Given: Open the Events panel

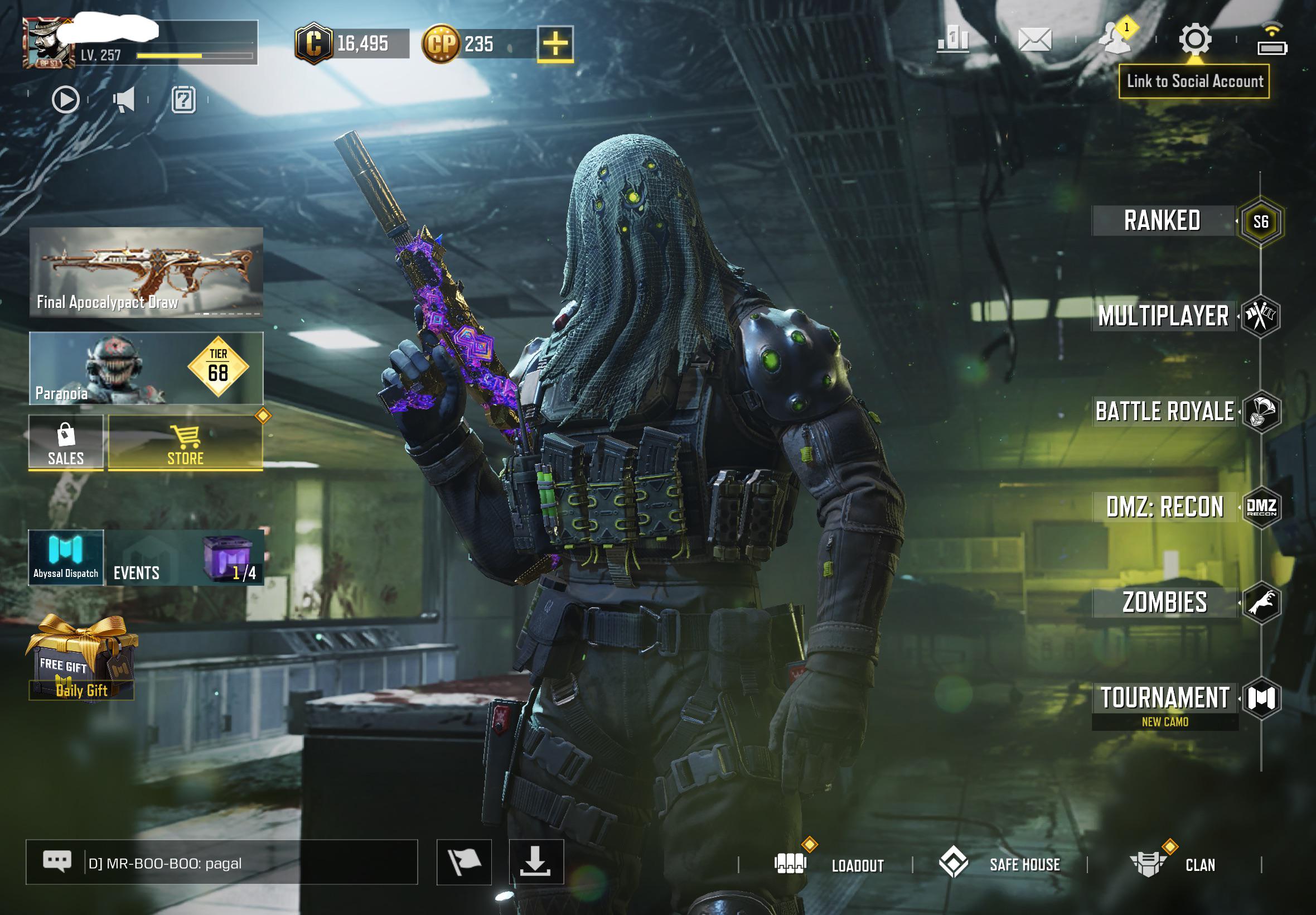Looking at the screenshot, I should point(185,558).
